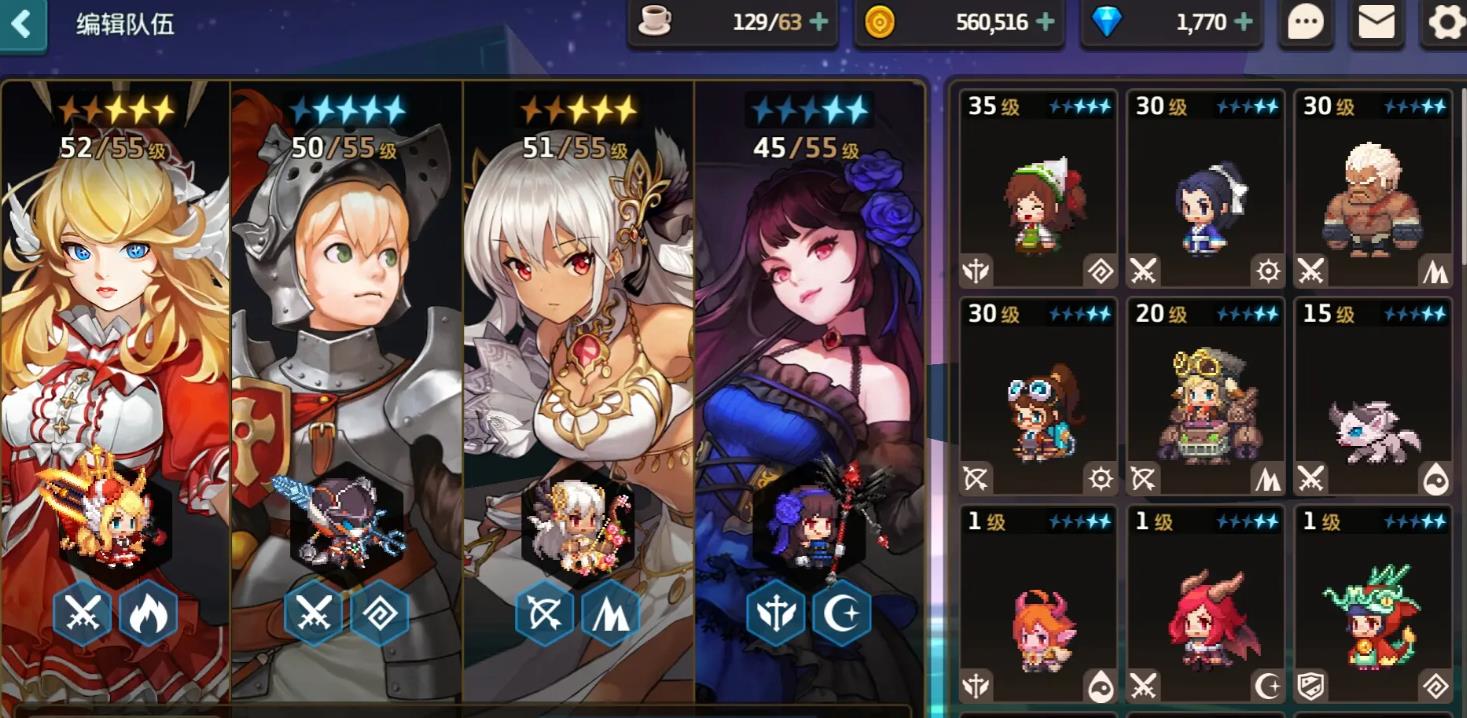Screen dimensions: 1467x718
Task: Open the chat bubble menu
Action: coord(1305,22)
